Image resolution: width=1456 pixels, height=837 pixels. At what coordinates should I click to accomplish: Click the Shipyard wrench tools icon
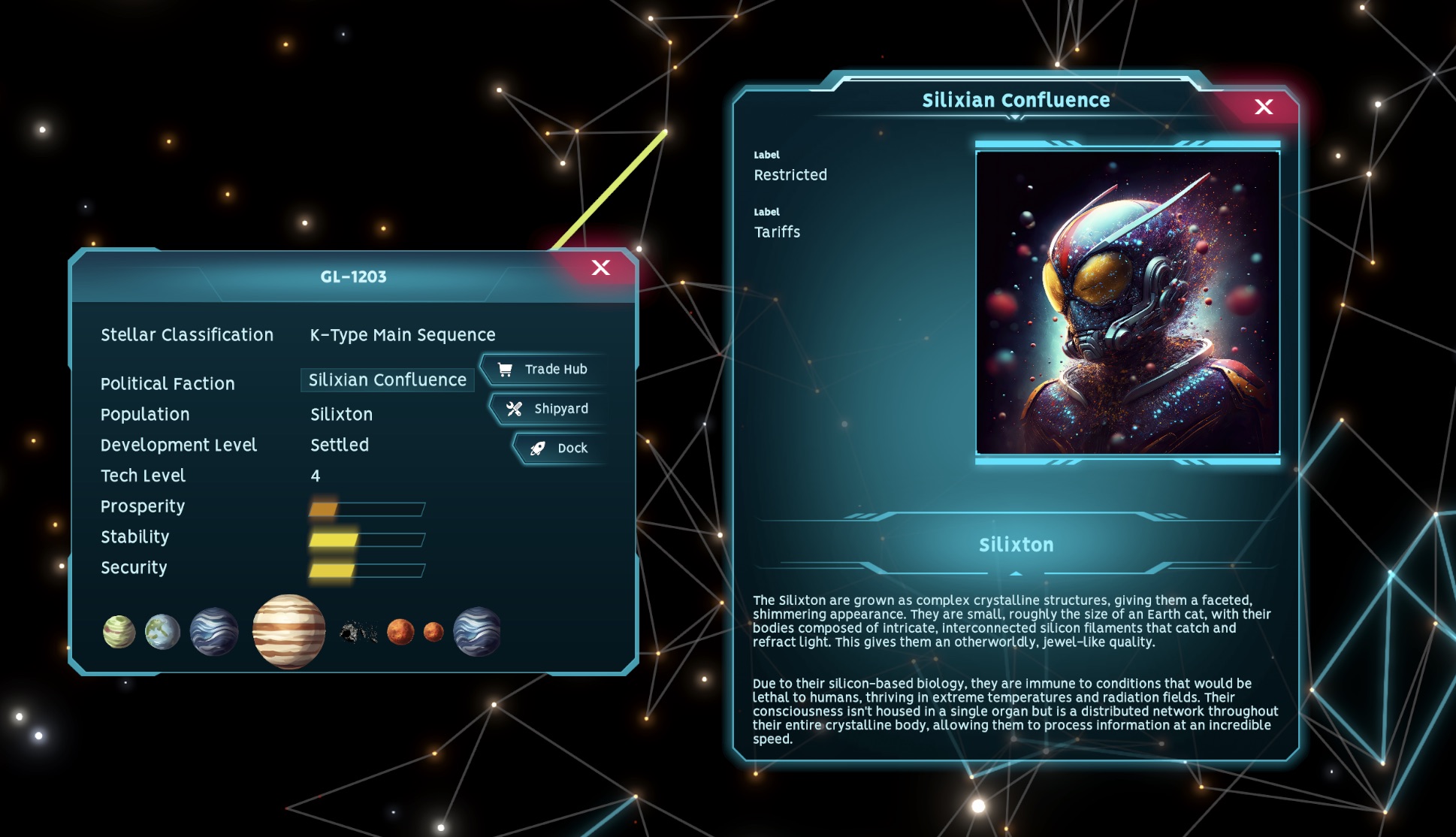514,409
